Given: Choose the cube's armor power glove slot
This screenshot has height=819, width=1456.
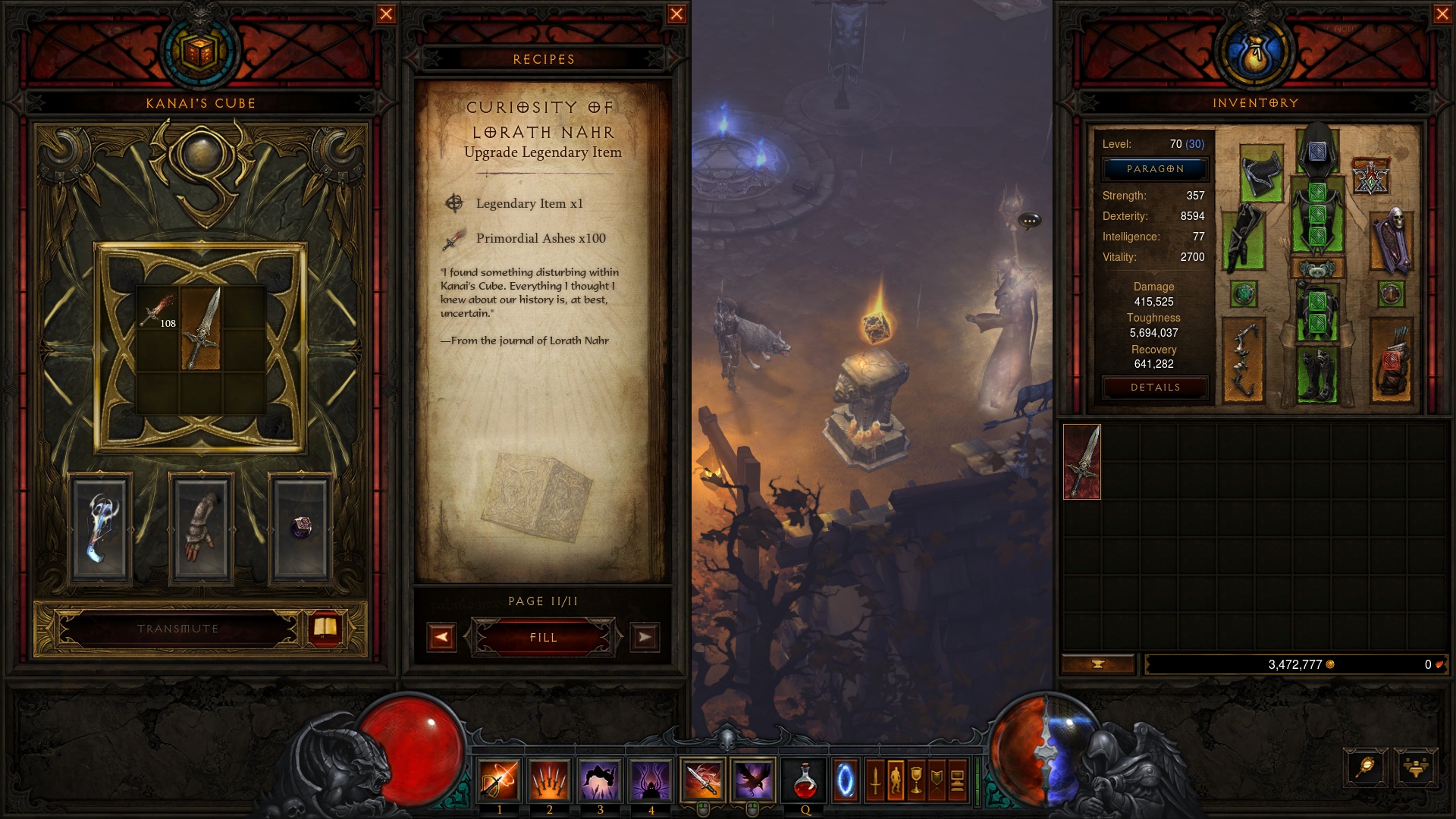Looking at the screenshot, I should click(201, 528).
